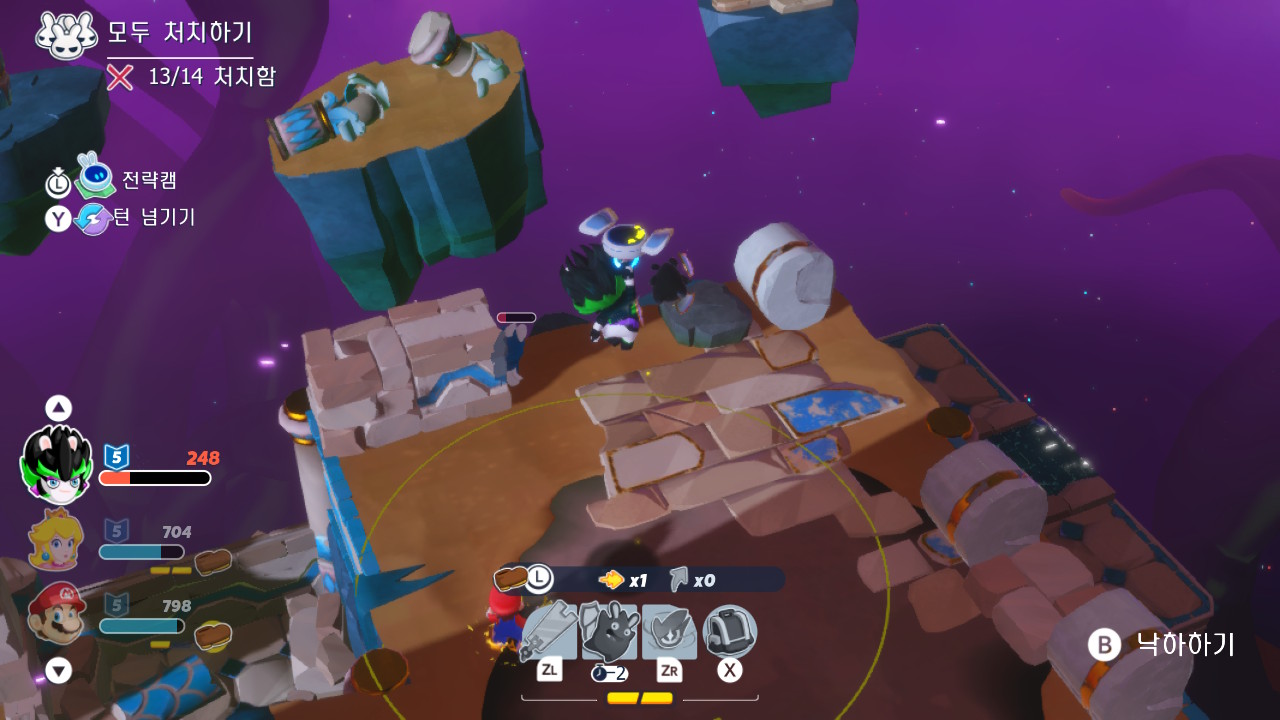Choose Mario's portrait in the party list
The image size is (1280, 720).
58,612
